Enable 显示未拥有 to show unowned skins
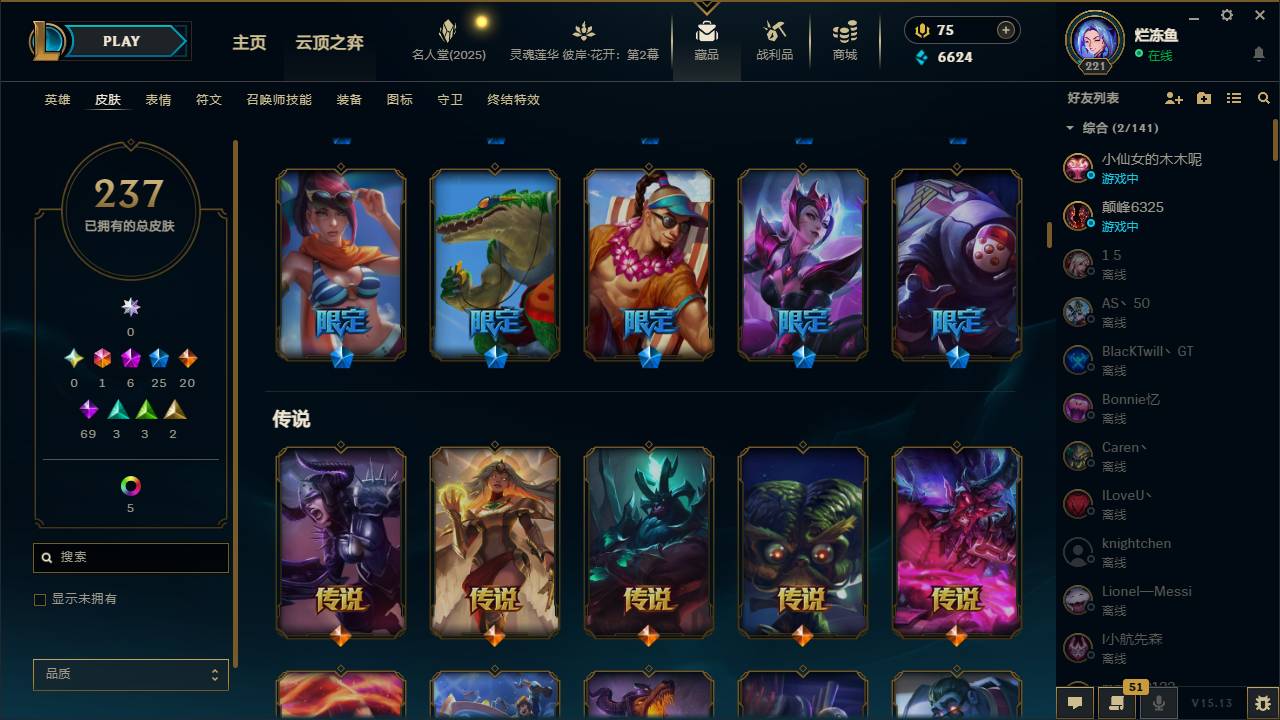Screen dimensions: 1280x720 click(x=40, y=599)
